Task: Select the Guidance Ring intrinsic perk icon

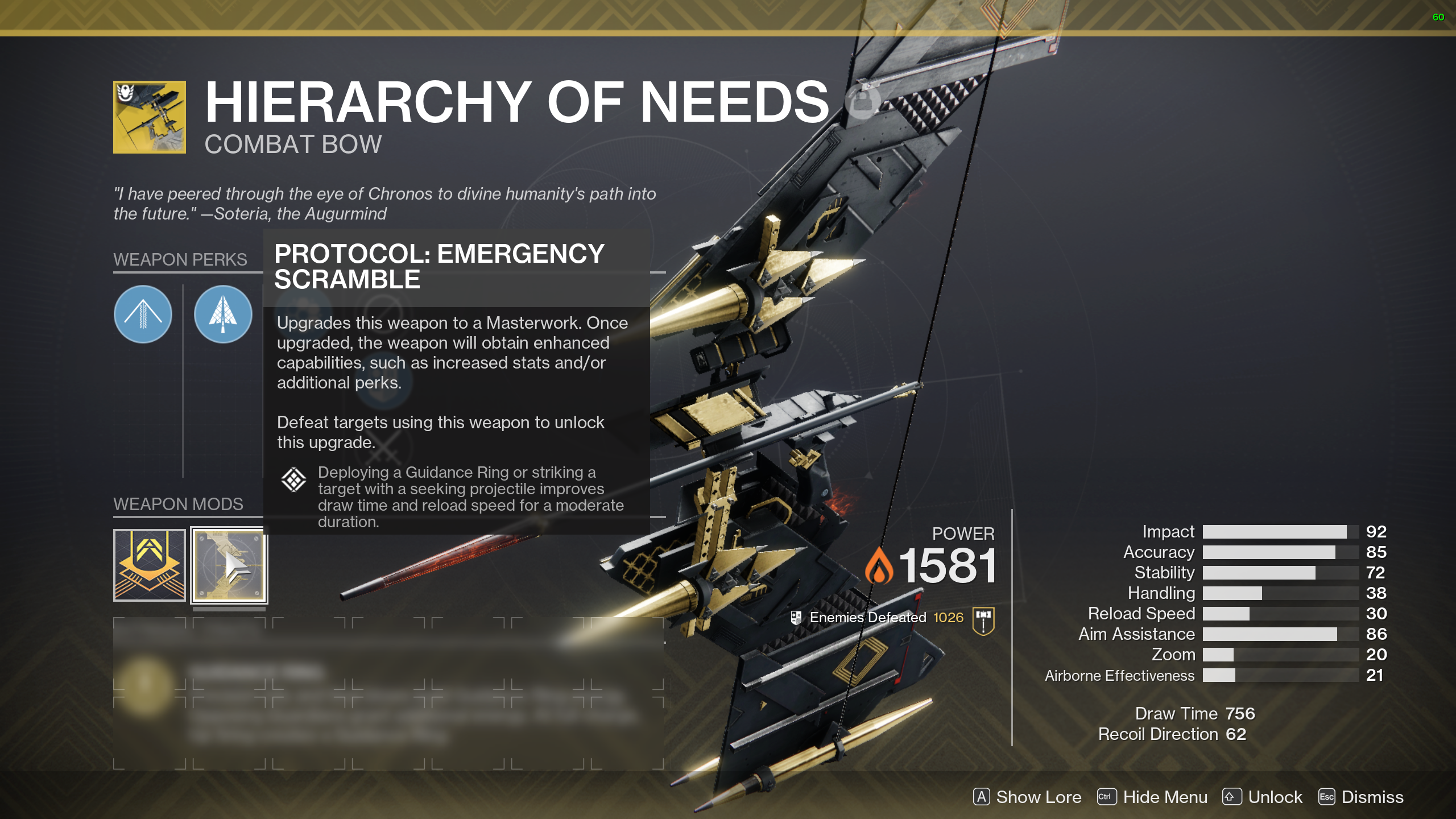Action: 143,315
